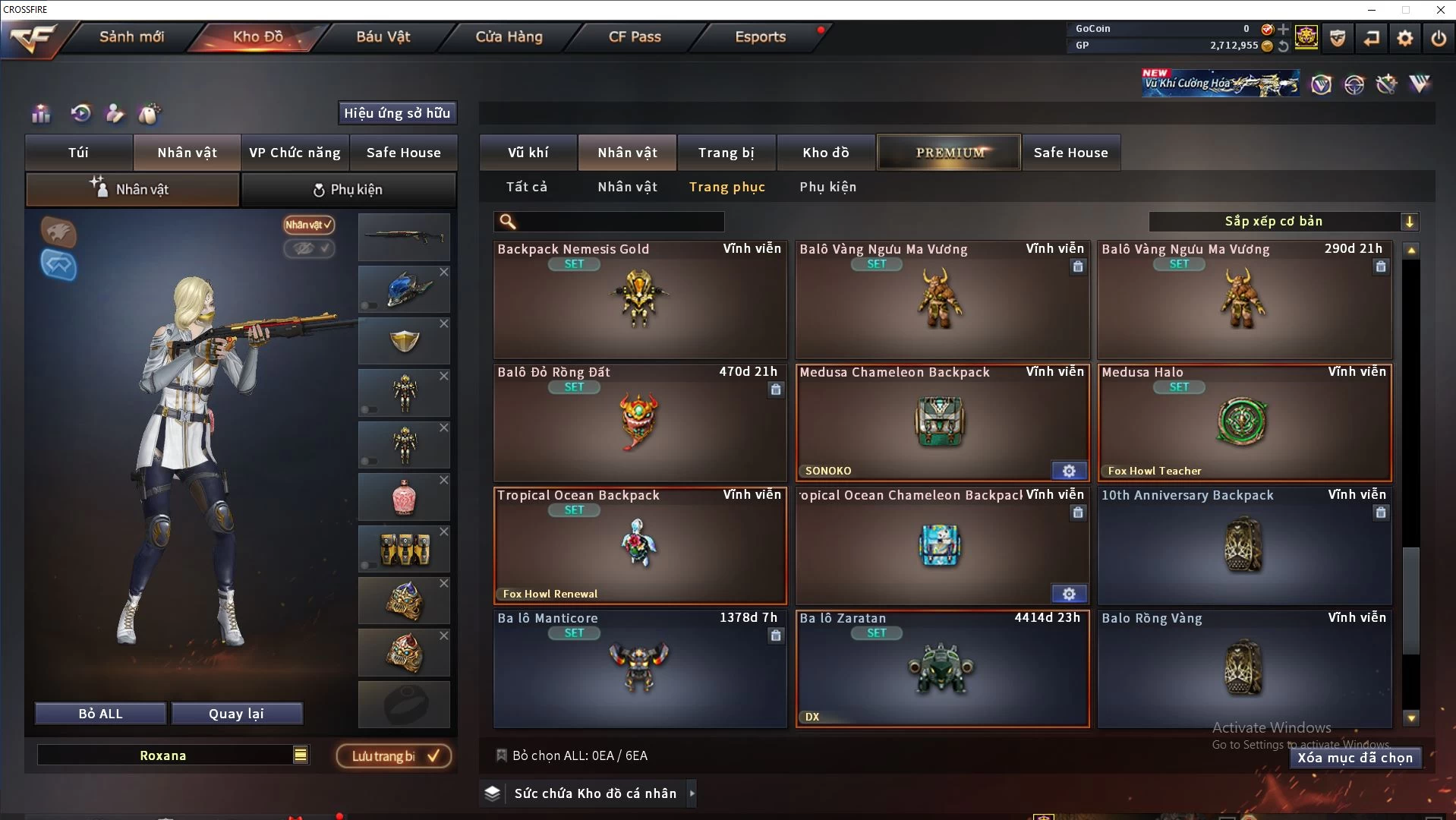Image resolution: width=1456 pixels, height=820 pixels.
Task: Open the Sắp xếp cơ bản dropdown
Action: pyautogui.click(x=1283, y=222)
